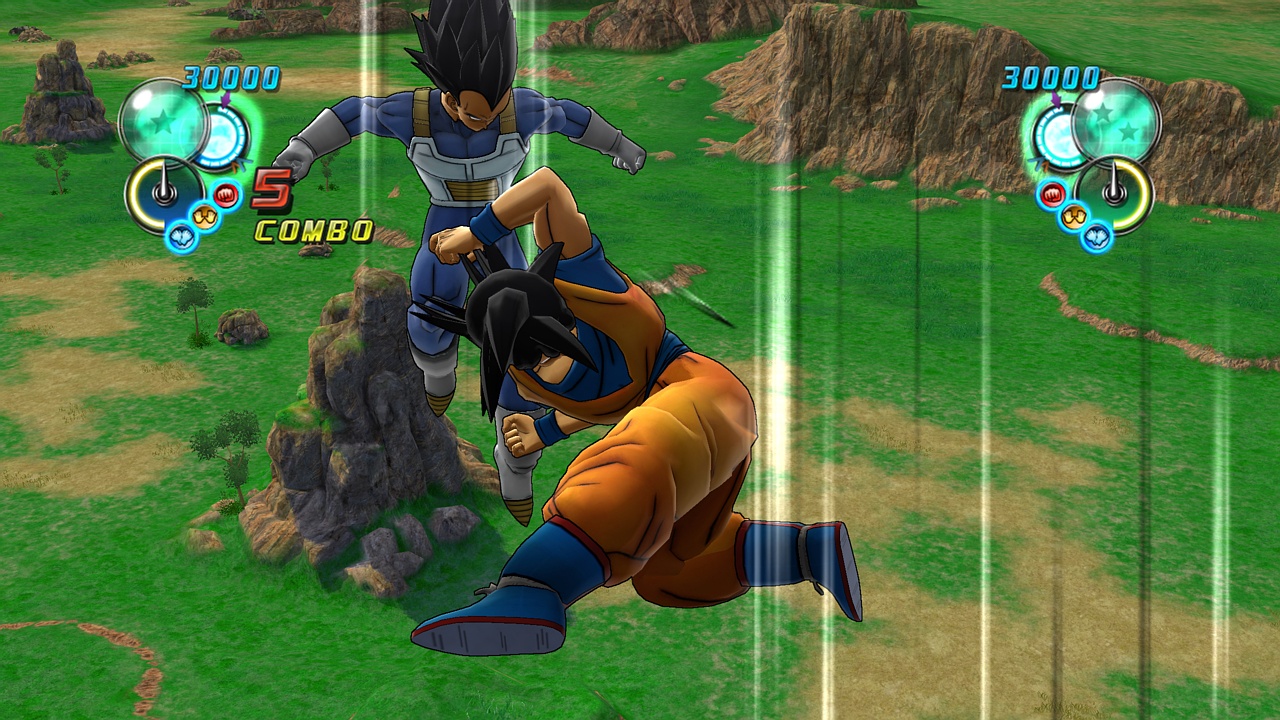Click the one-star Dragon Ball health orb
The image size is (1280, 720).
[x=163, y=122]
